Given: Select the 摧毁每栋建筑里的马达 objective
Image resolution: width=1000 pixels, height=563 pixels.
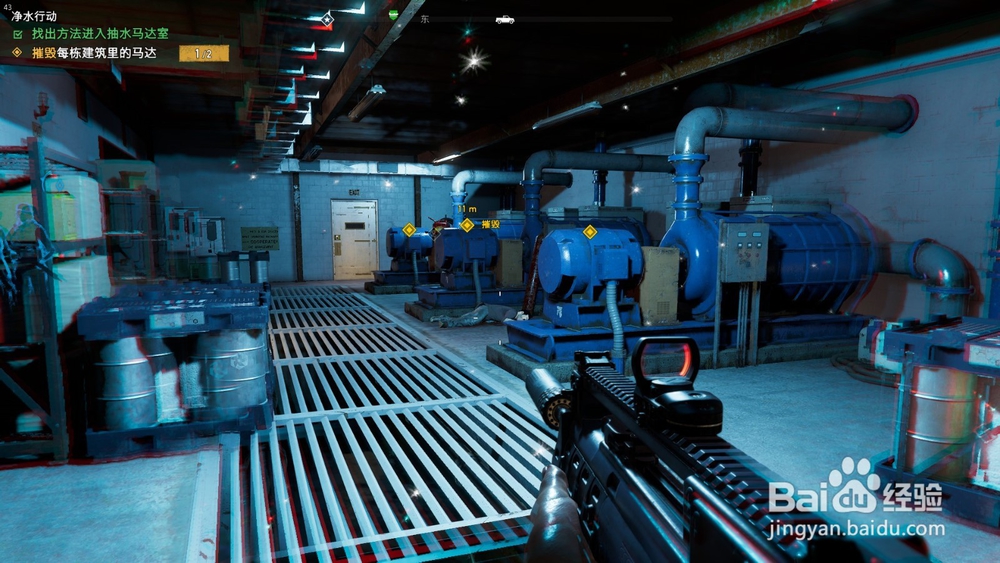Looking at the screenshot, I should coord(90,52).
